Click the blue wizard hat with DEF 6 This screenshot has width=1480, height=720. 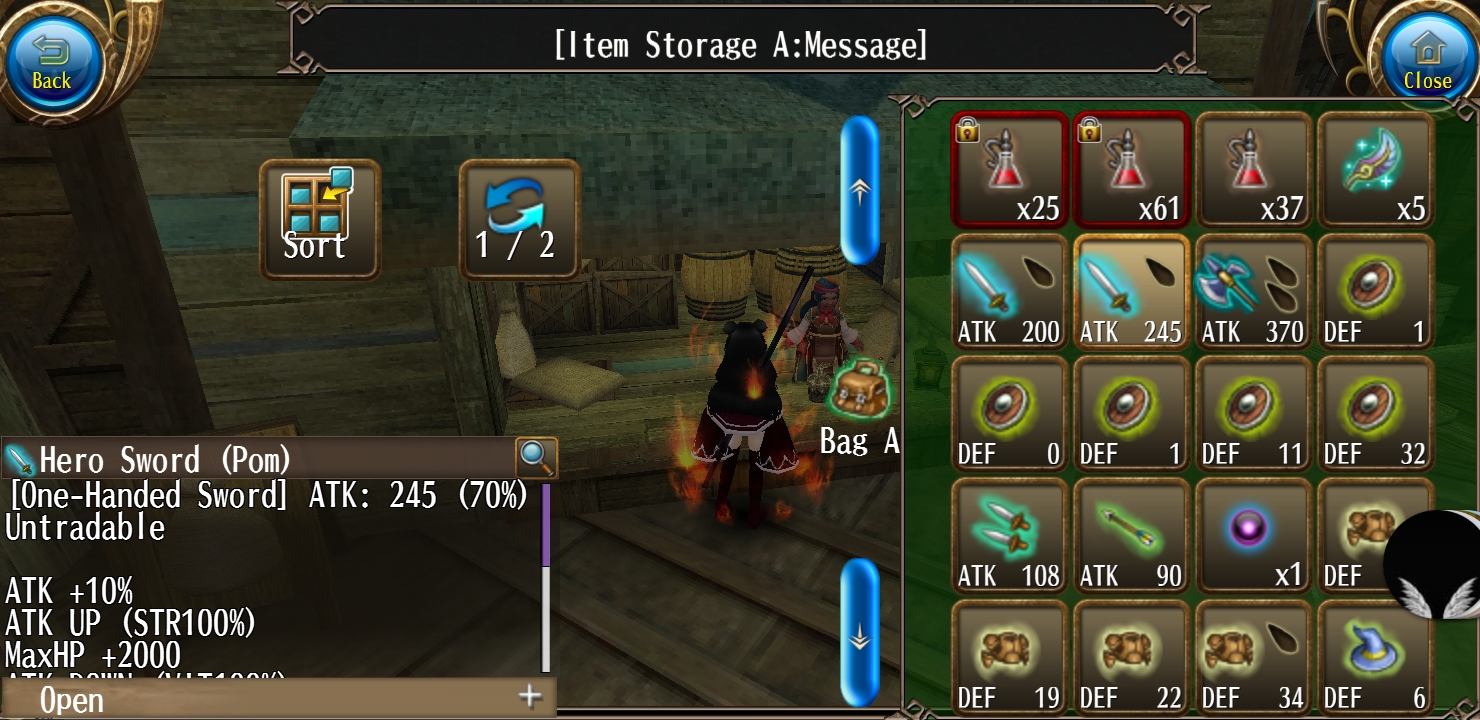[x=1375, y=655]
